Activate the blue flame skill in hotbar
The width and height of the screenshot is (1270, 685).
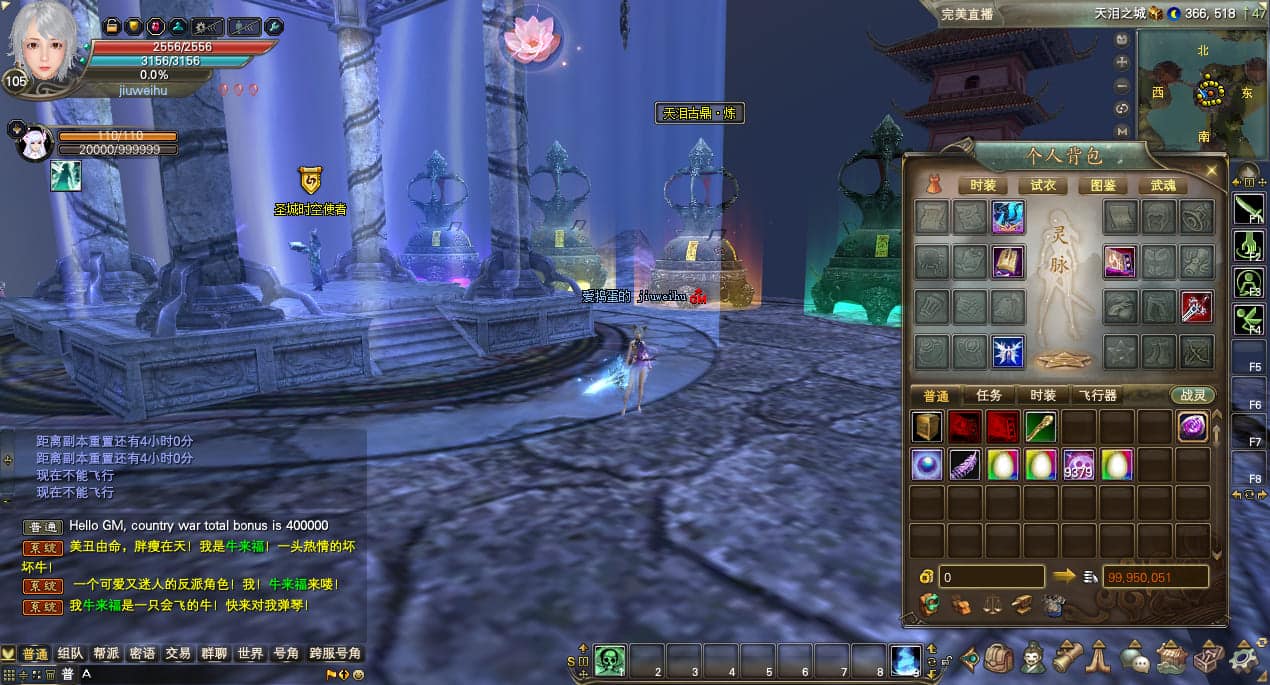(905, 659)
